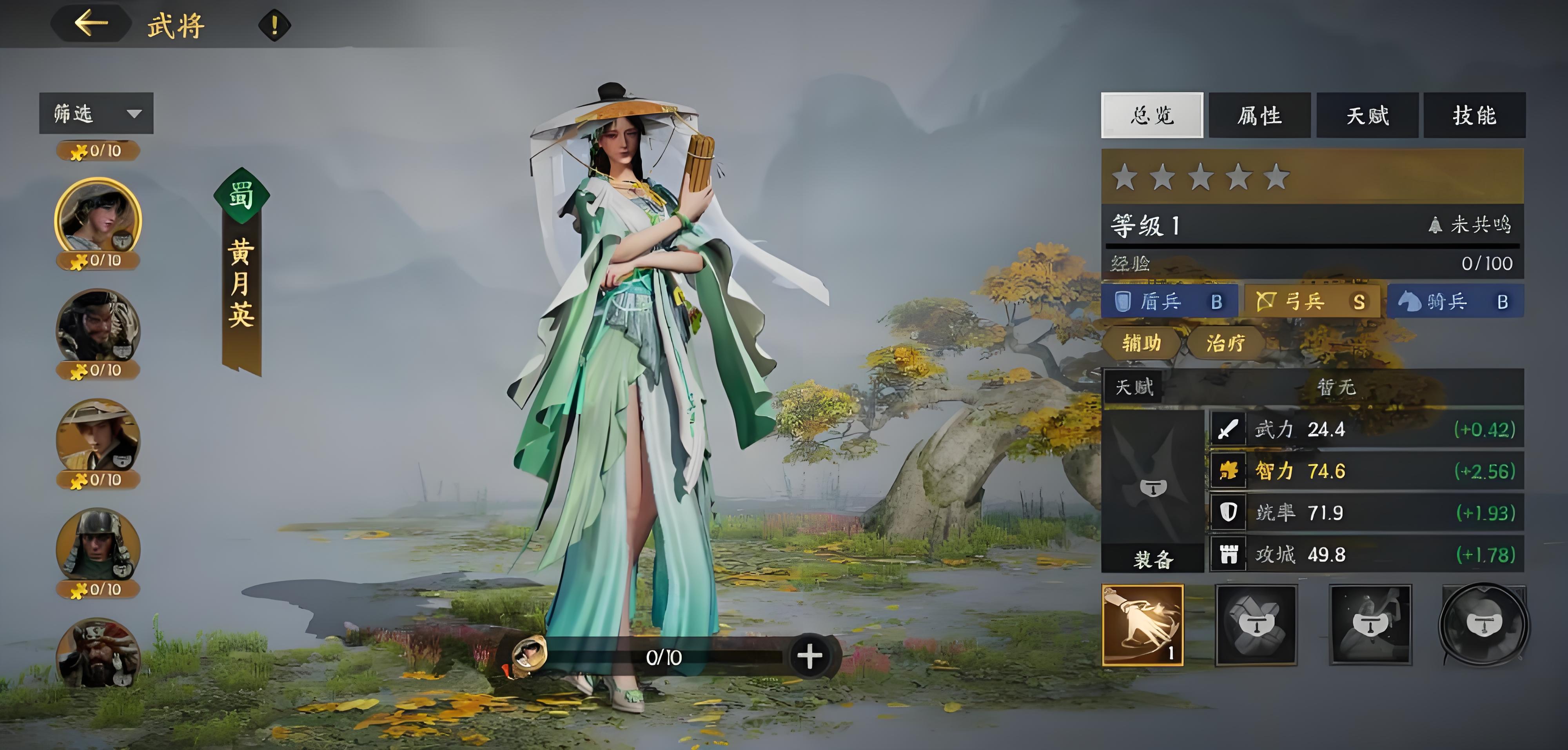
Task: Open the 天赋 talent tab
Action: coord(1367,115)
